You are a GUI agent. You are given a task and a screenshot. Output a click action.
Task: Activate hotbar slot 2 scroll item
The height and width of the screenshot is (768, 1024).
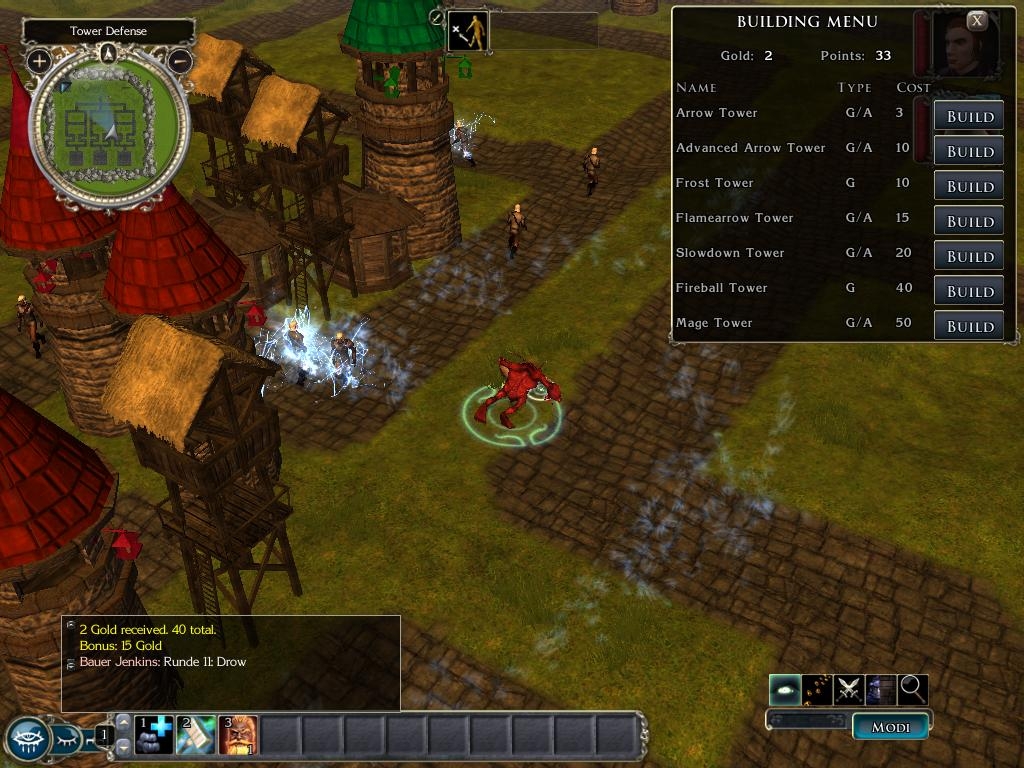[x=196, y=735]
